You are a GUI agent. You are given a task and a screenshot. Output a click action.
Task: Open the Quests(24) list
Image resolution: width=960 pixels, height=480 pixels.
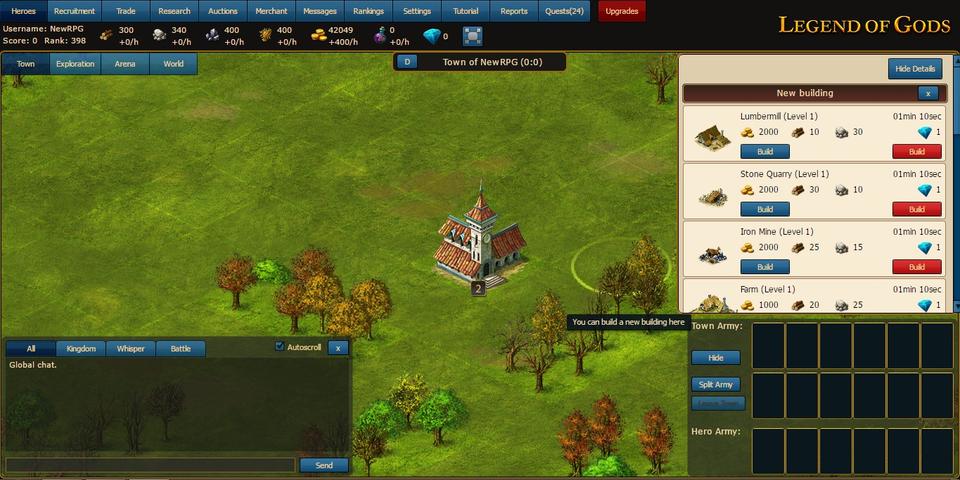coord(566,11)
